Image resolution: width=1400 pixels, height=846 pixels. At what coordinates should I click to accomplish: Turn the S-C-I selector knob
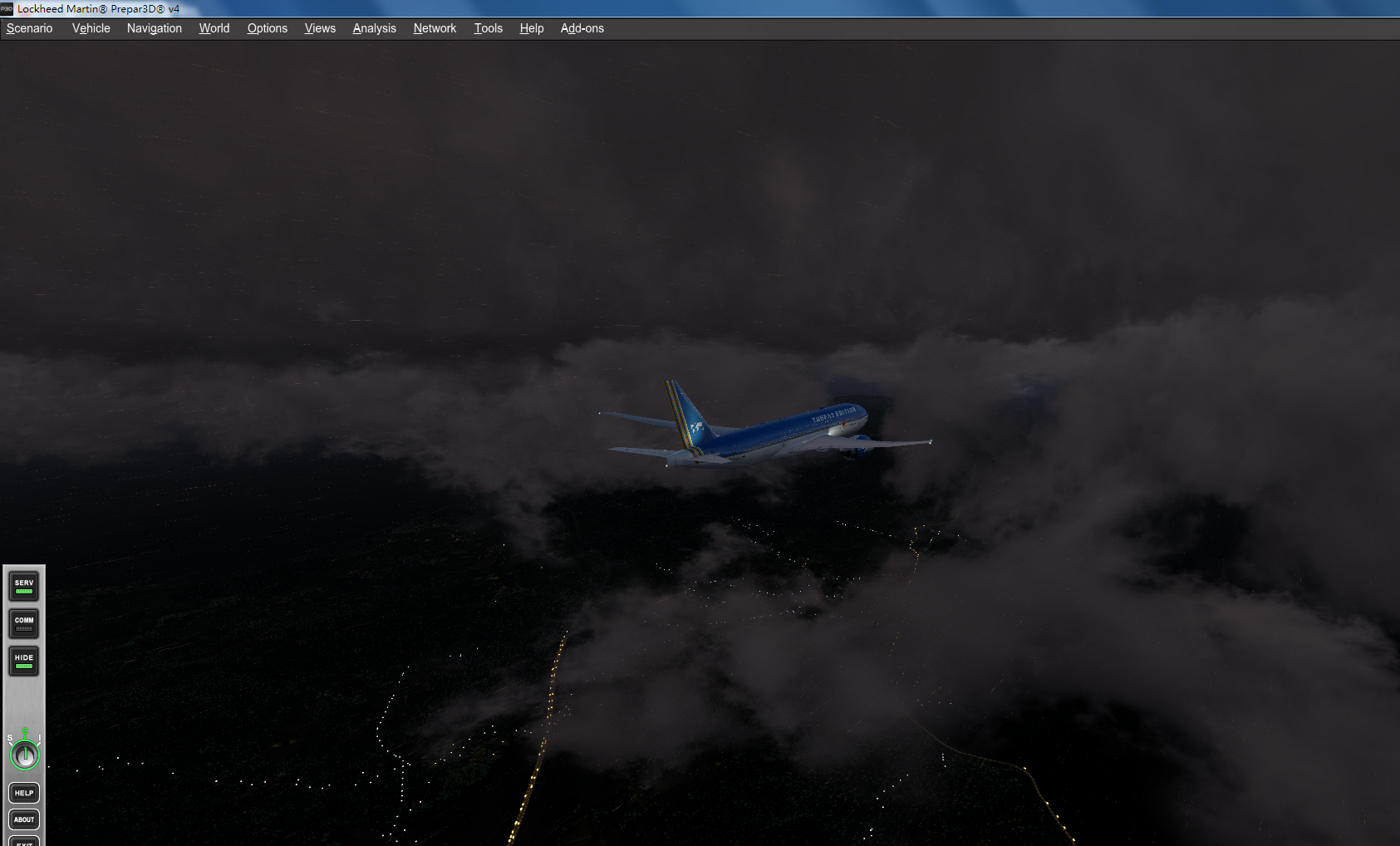click(23, 755)
